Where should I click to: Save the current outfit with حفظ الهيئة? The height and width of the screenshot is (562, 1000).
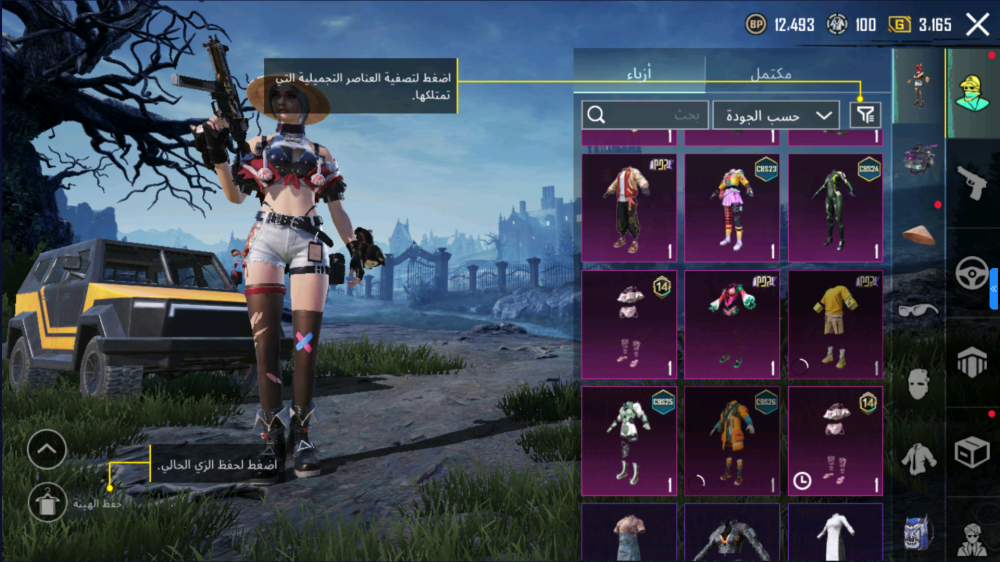click(48, 502)
